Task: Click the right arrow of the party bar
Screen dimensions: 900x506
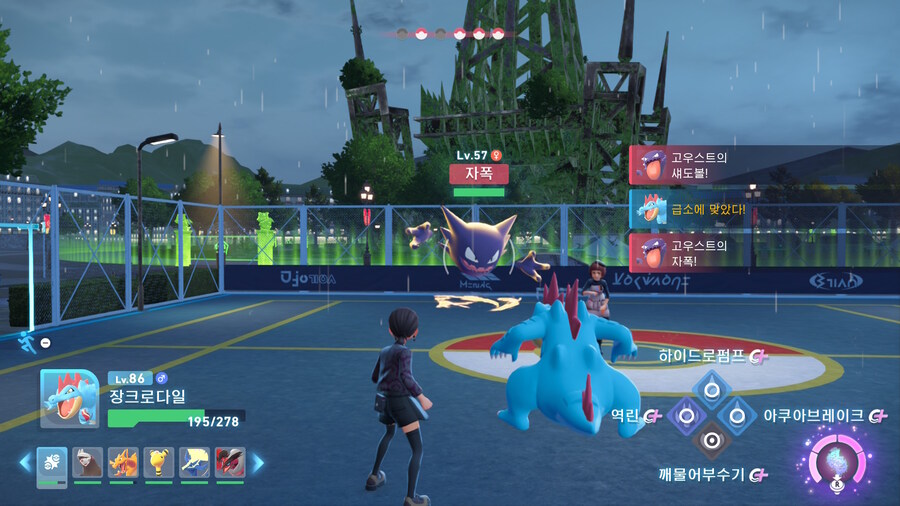Action: click(257, 462)
